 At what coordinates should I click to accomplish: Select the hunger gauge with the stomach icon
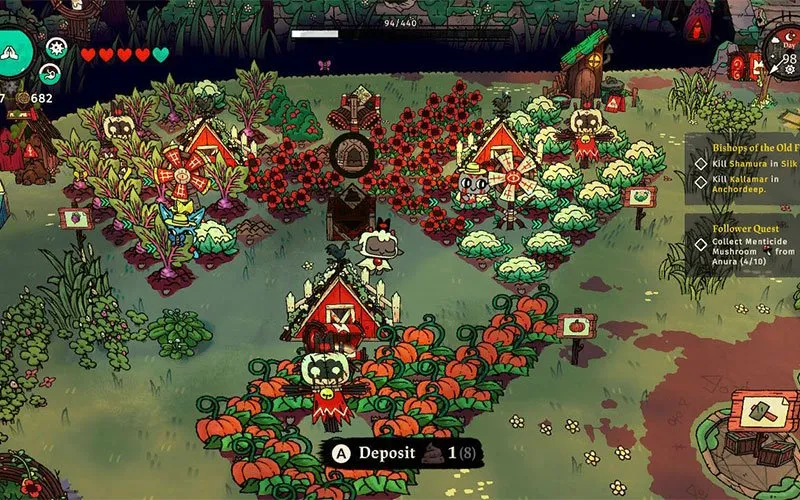[49, 72]
